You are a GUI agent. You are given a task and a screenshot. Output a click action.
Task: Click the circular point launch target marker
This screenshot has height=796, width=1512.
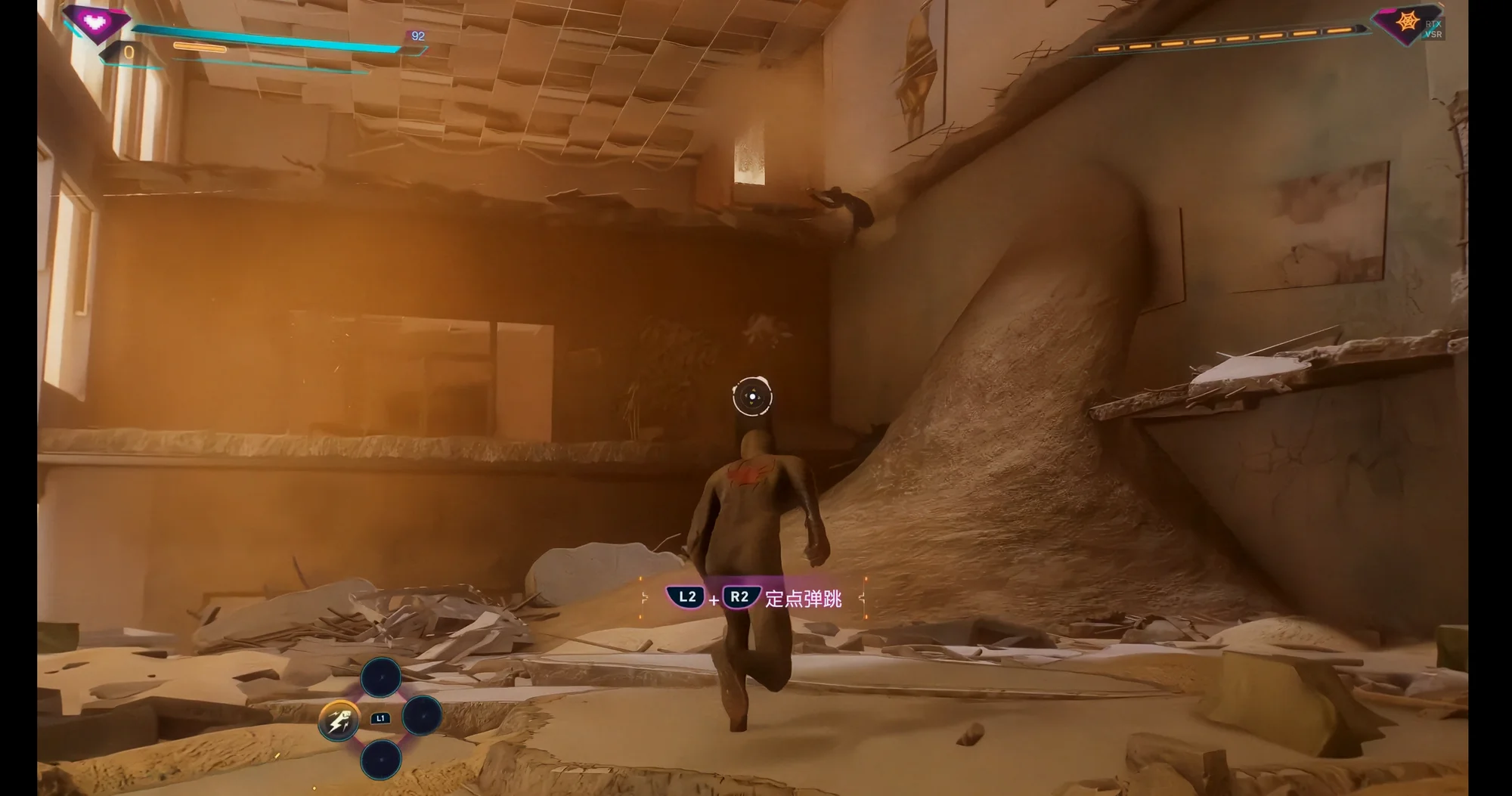click(x=752, y=396)
